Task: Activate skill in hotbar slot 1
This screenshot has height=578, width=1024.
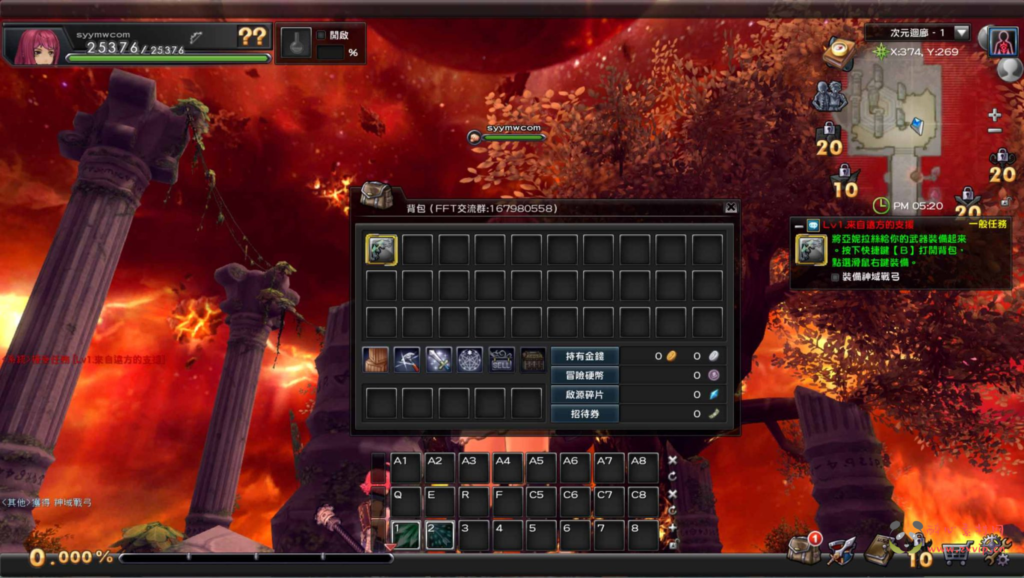Action: pyautogui.click(x=406, y=535)
